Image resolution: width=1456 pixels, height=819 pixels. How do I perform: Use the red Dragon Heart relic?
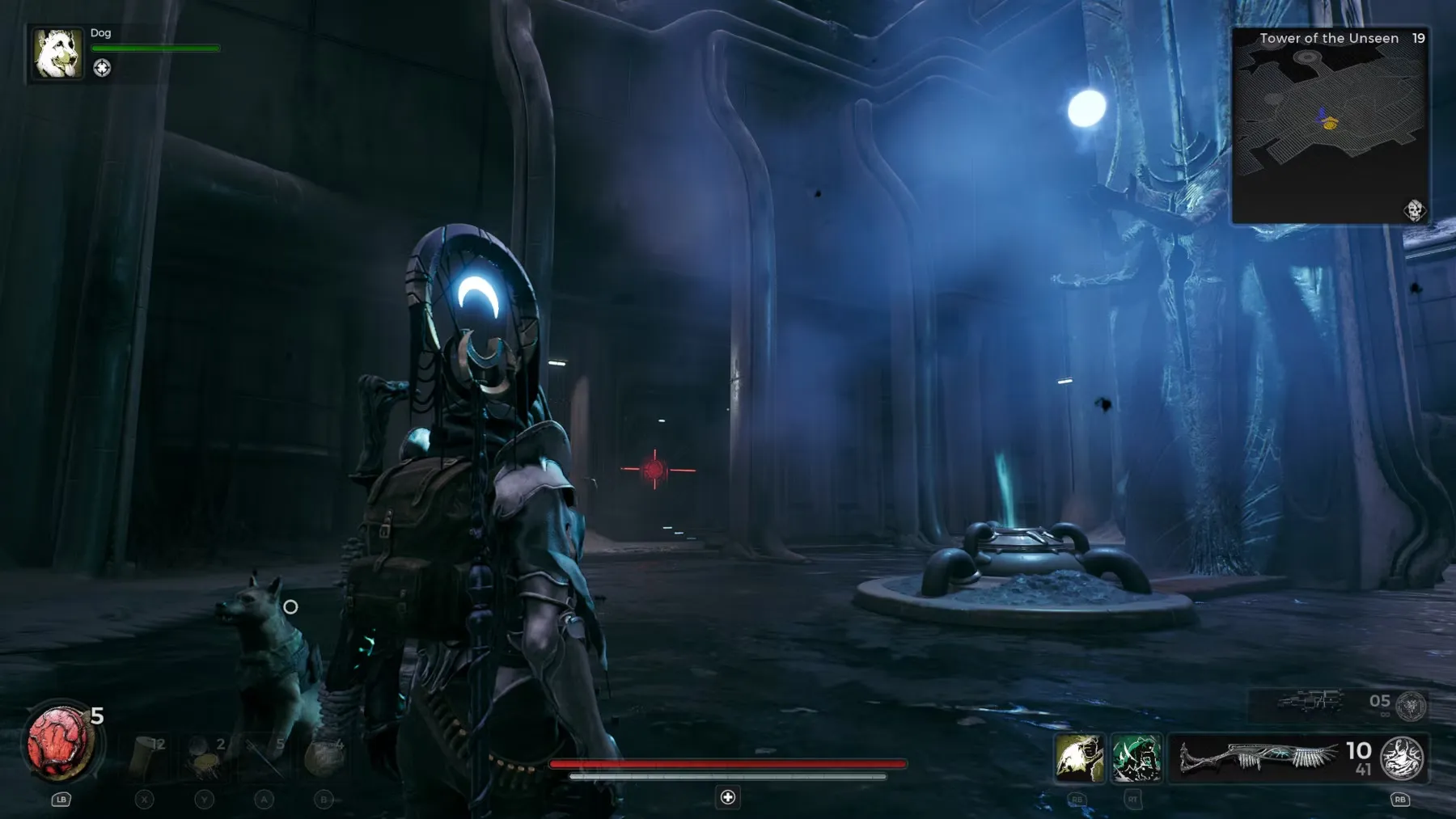59,742
